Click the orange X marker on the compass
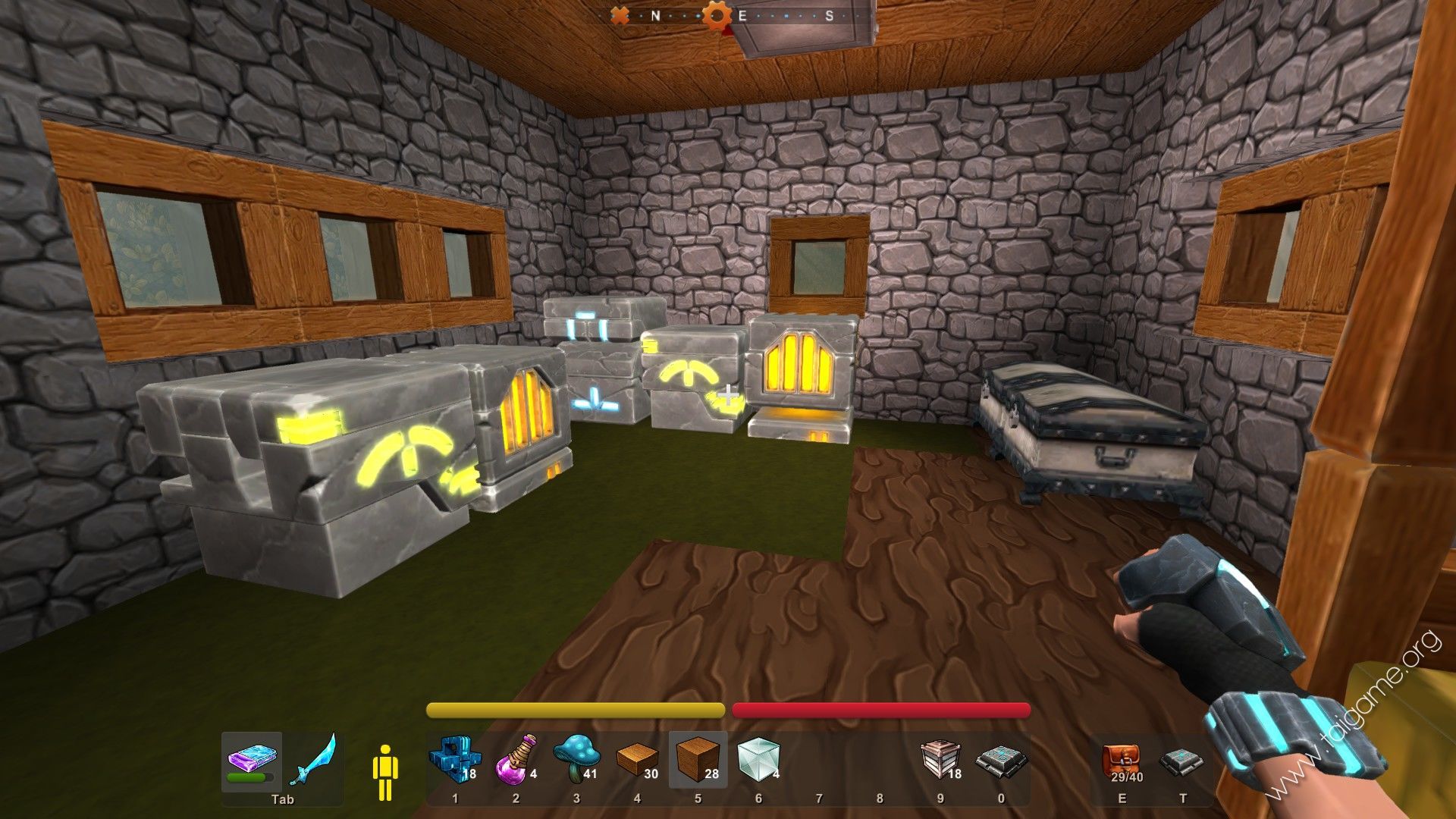The width and height of the screenshot is (1456, 819). [x=620, y=15]
